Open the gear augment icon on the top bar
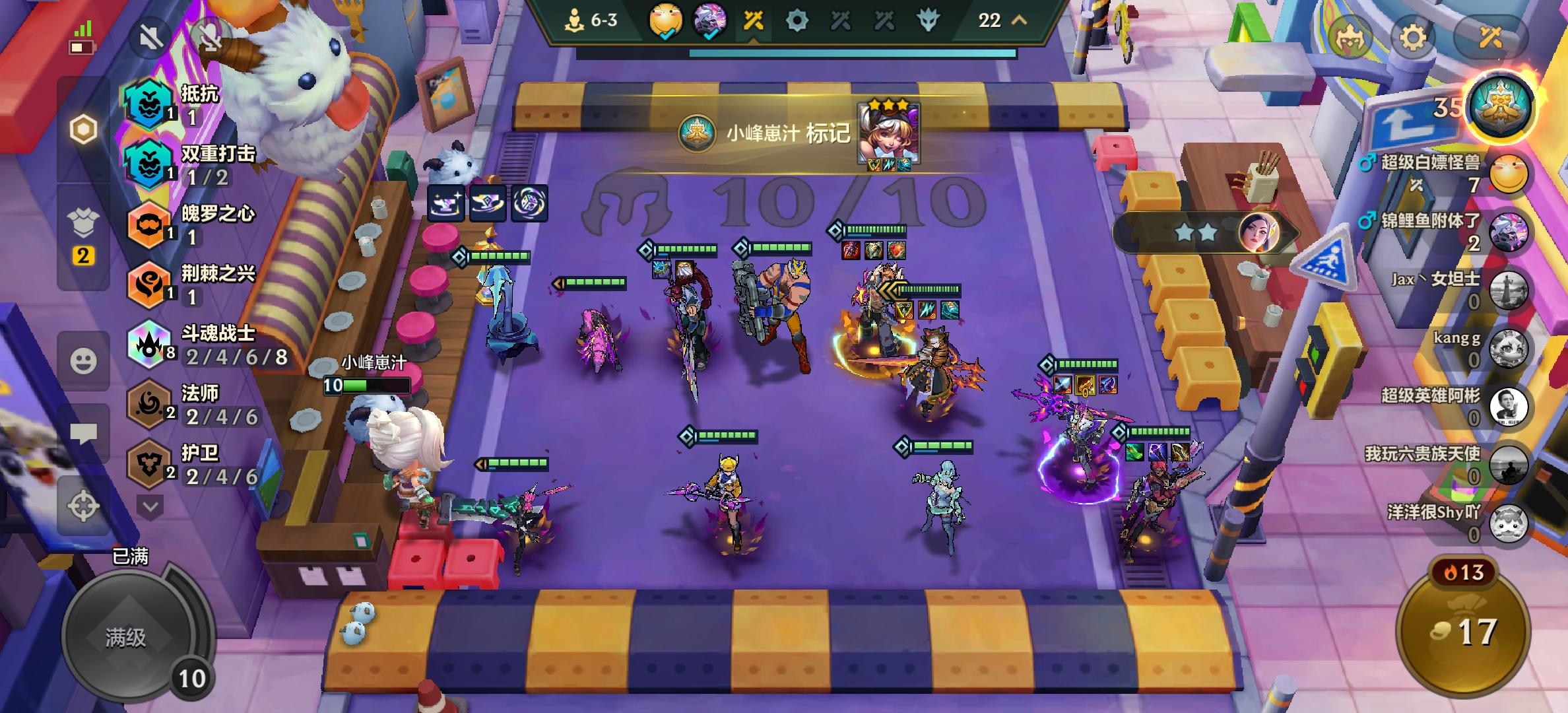The image size is (1568, 713). 799,21
